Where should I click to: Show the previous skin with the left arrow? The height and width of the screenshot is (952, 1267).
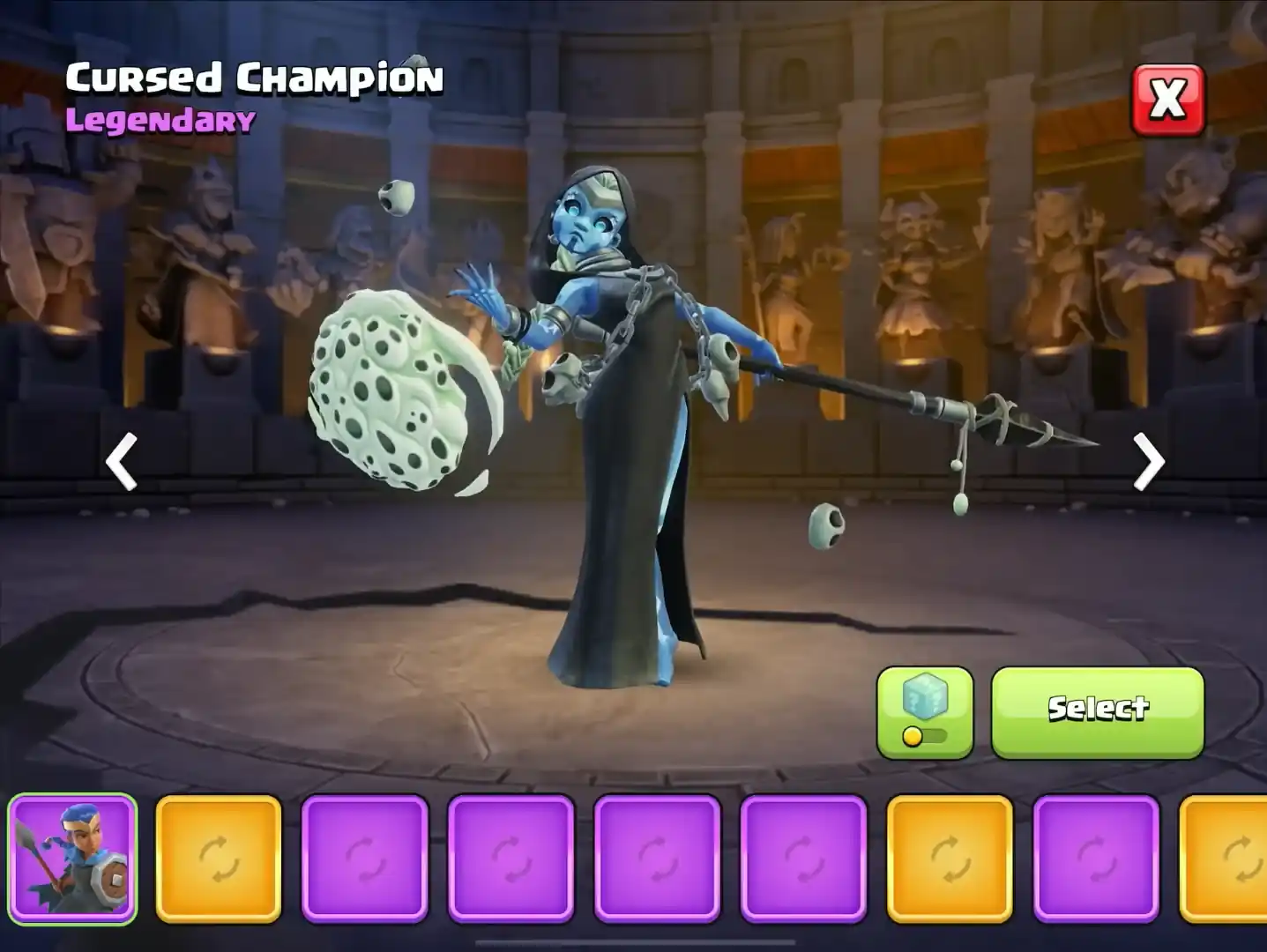[x=122, y=461]
